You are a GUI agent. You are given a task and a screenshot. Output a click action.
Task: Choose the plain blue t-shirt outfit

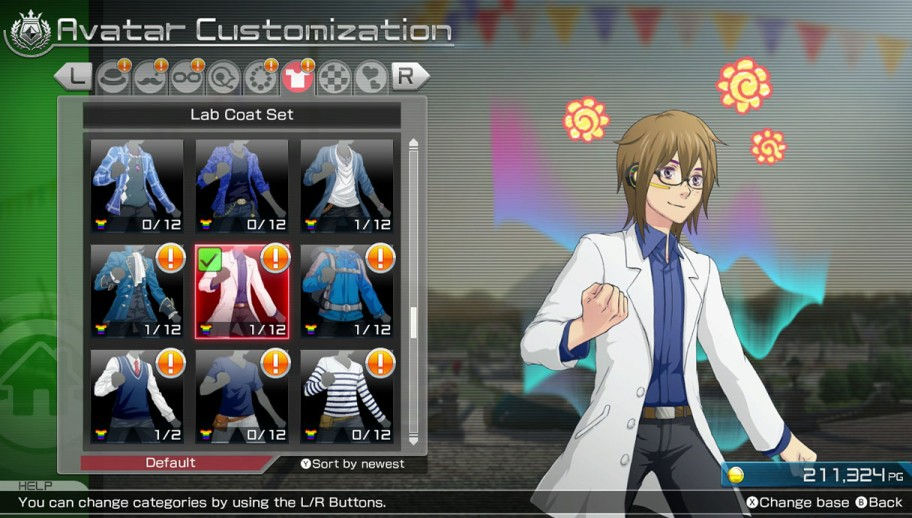(242, 395)
